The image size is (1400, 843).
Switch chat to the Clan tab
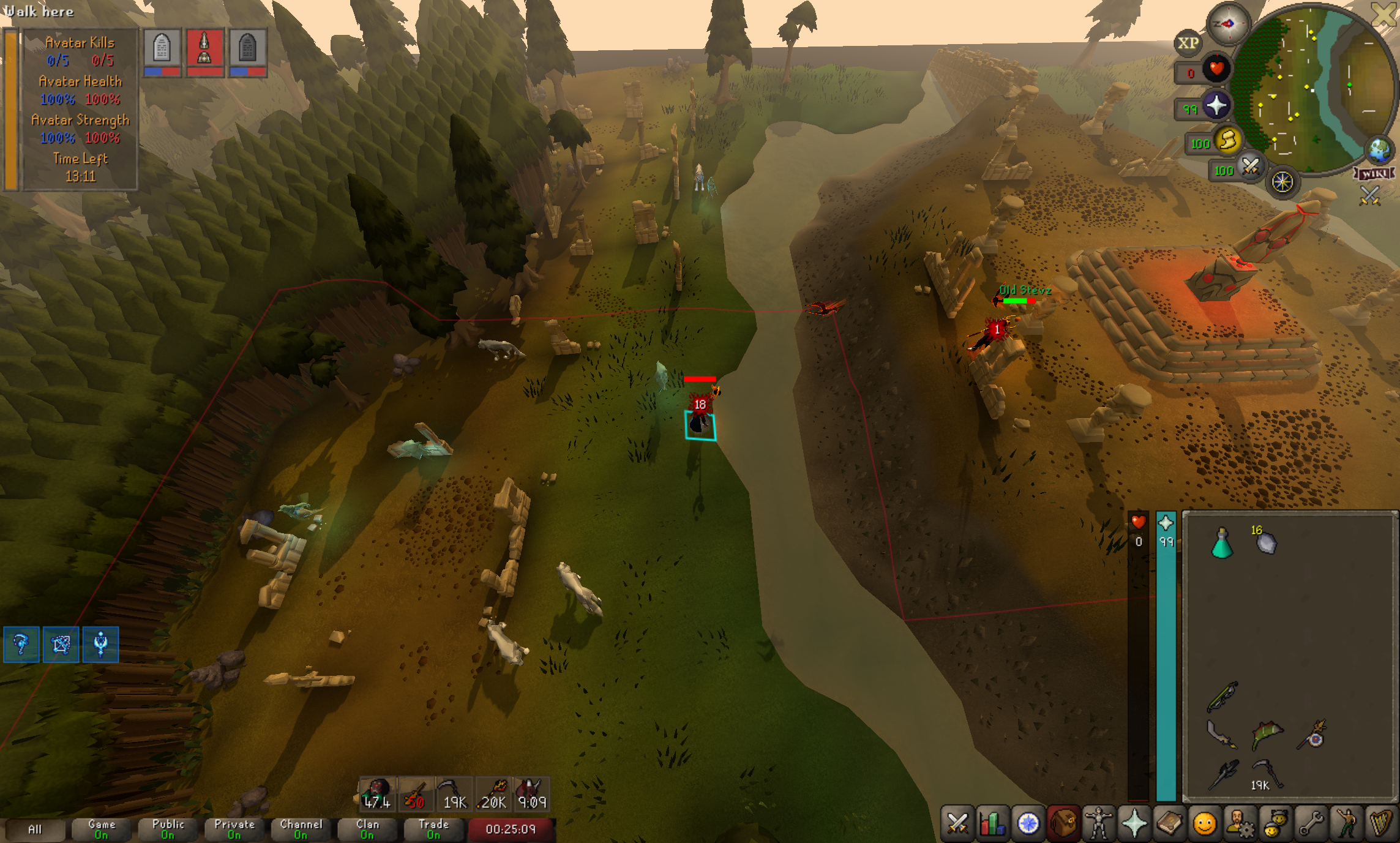coord(367,830)
